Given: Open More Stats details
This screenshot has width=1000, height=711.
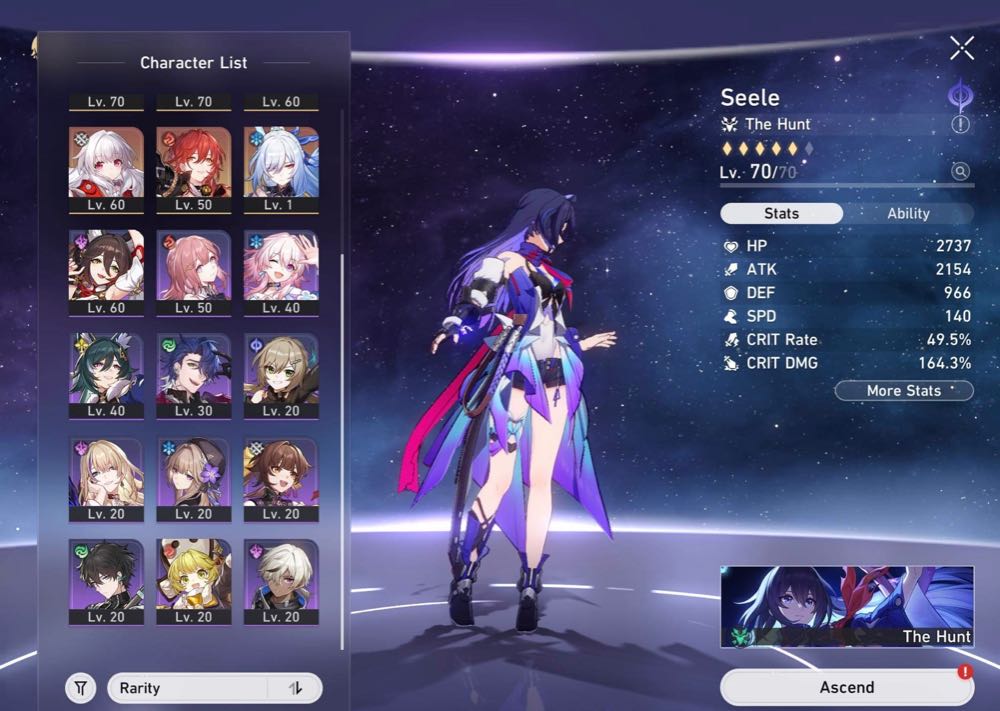Looking at the screenshot, I should pos(904,390).
